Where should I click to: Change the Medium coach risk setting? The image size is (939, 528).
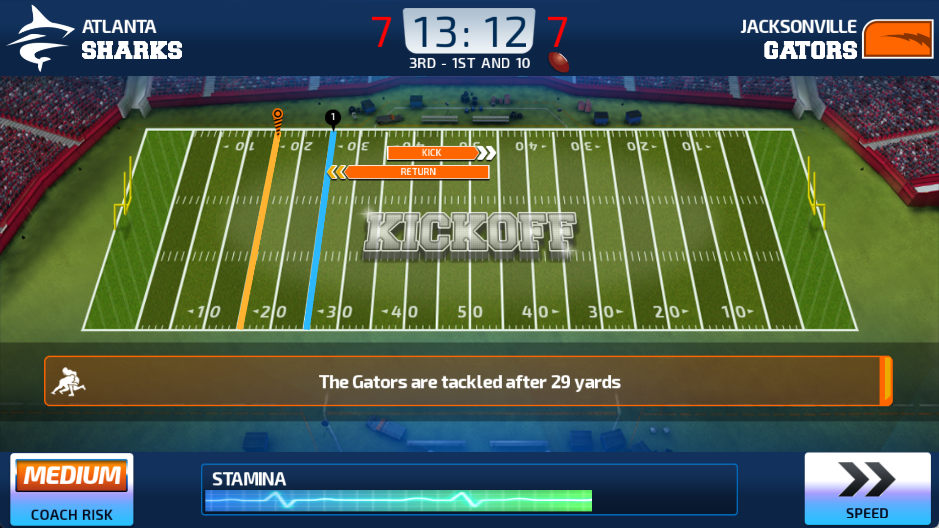coord(72,488)
